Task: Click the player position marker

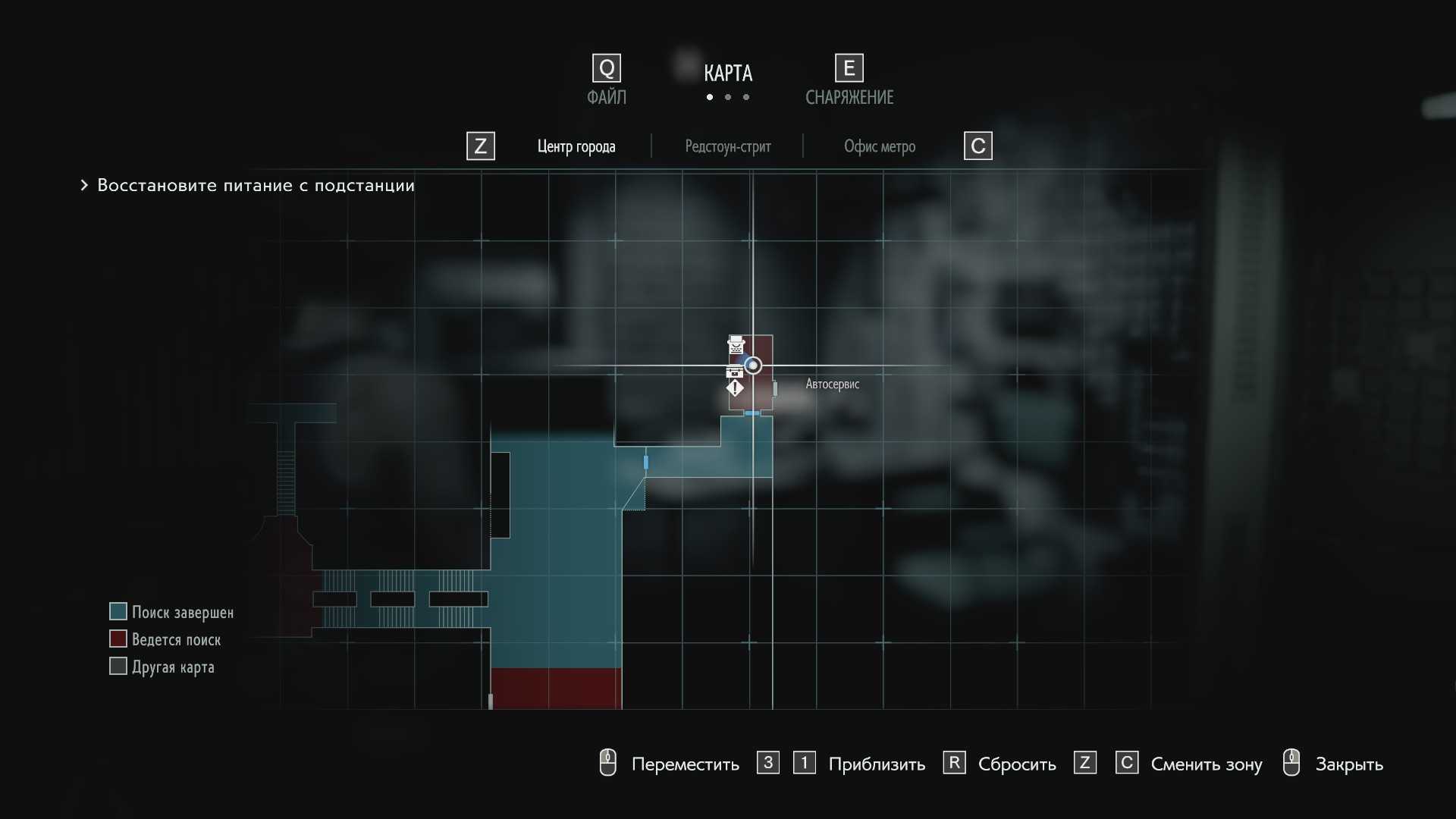Action: click(753, 366)
